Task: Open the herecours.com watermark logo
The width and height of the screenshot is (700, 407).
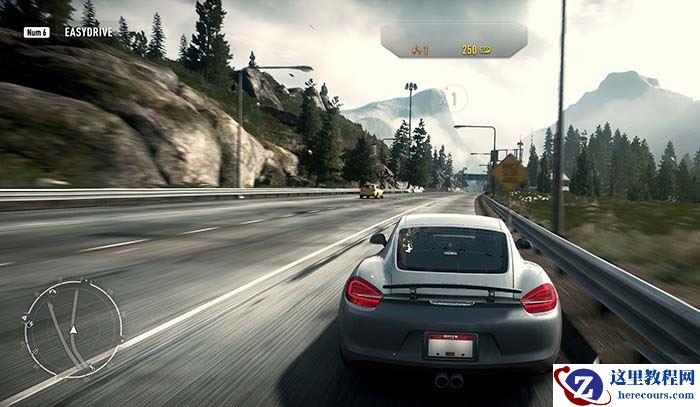Action: pyautogui.click(x=625, y=385)
